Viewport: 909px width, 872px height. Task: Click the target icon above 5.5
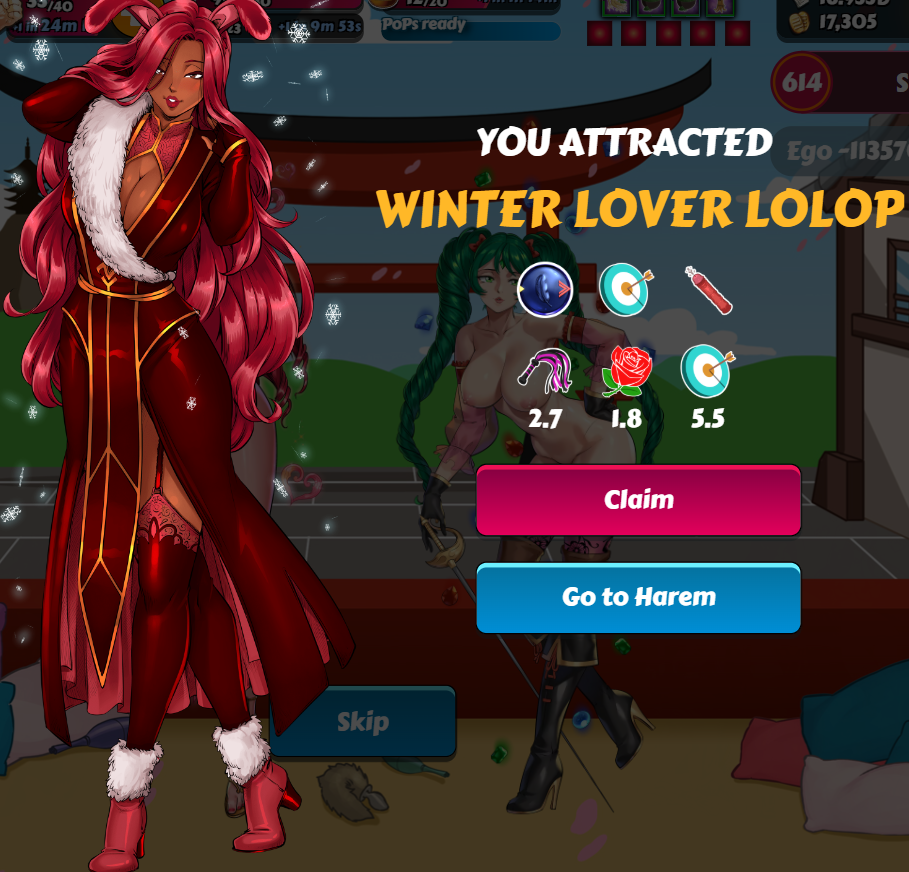(706, 372)
